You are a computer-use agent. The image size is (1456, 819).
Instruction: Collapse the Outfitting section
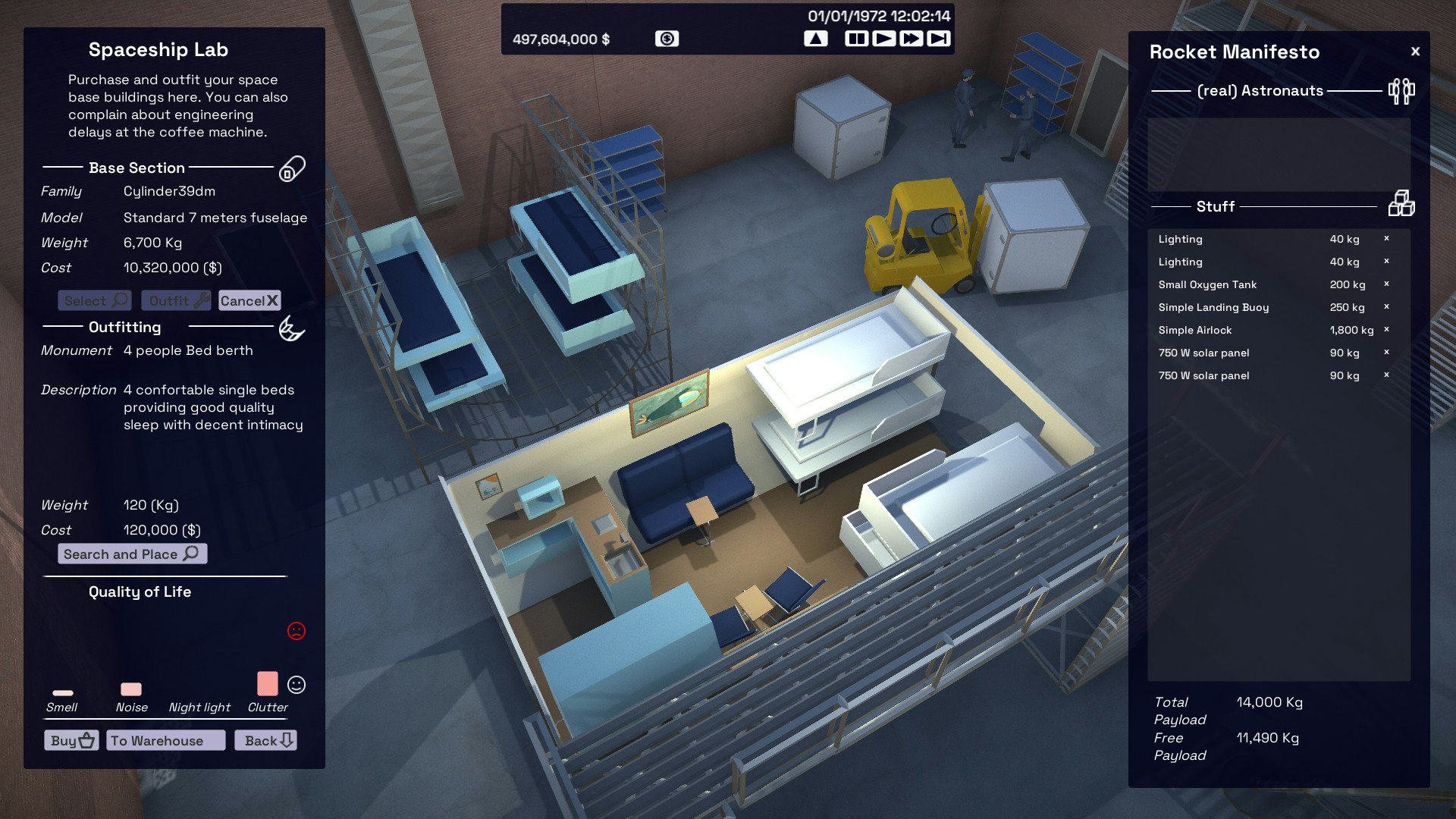[127, 328]
